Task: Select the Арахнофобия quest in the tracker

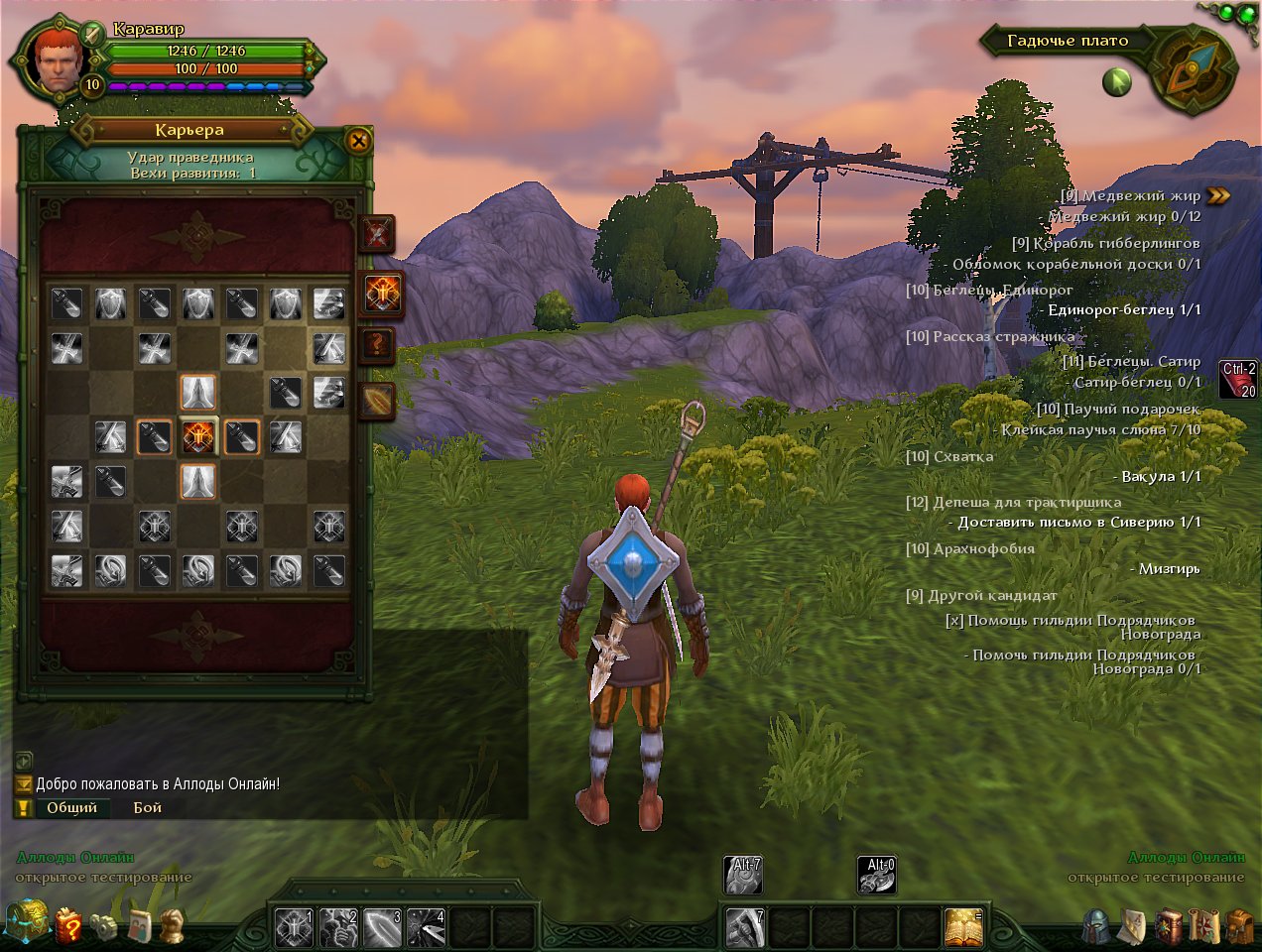Action: (969, 548)
